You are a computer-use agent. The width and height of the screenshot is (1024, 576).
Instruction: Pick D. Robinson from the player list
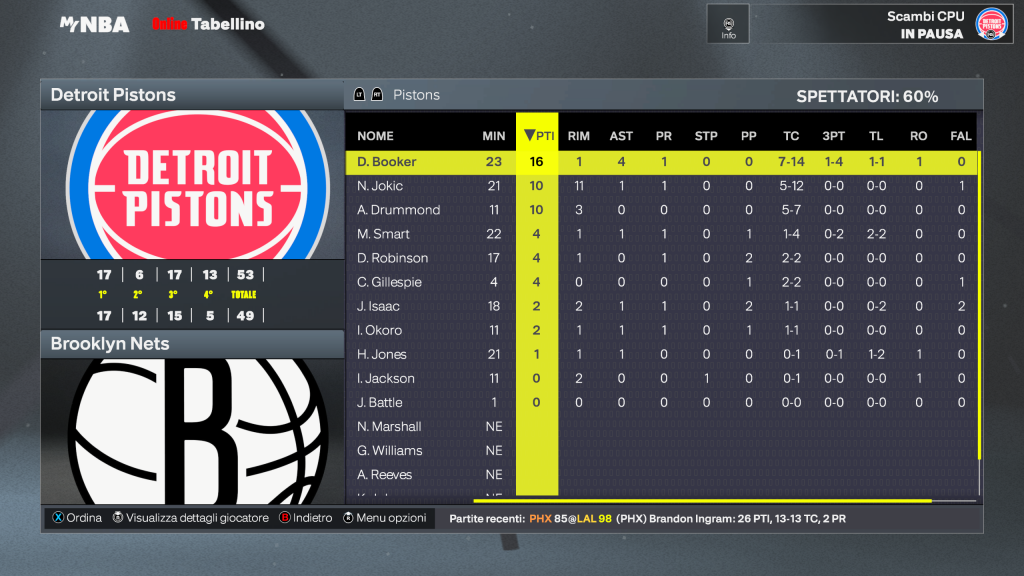pos(392,258)
